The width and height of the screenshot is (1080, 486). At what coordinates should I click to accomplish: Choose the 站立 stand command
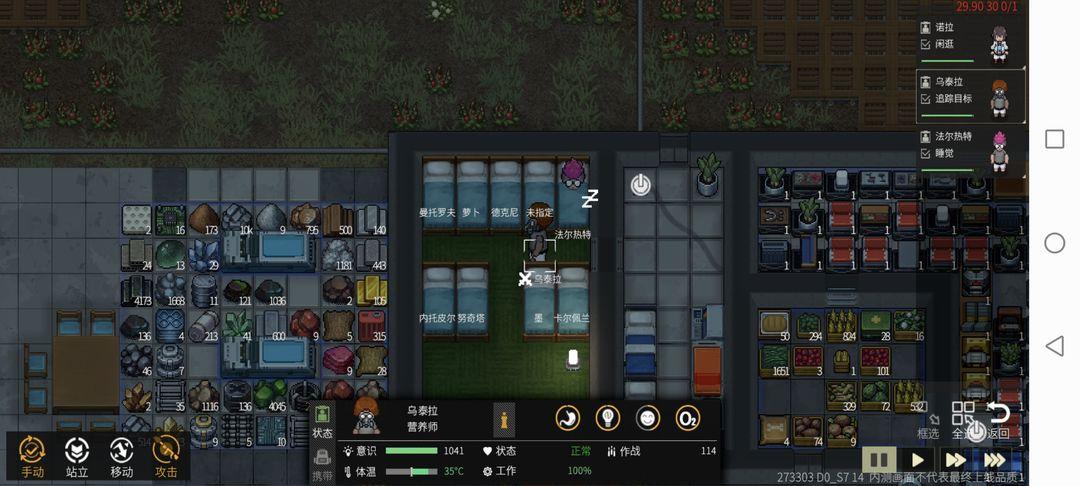pos(77,456)
